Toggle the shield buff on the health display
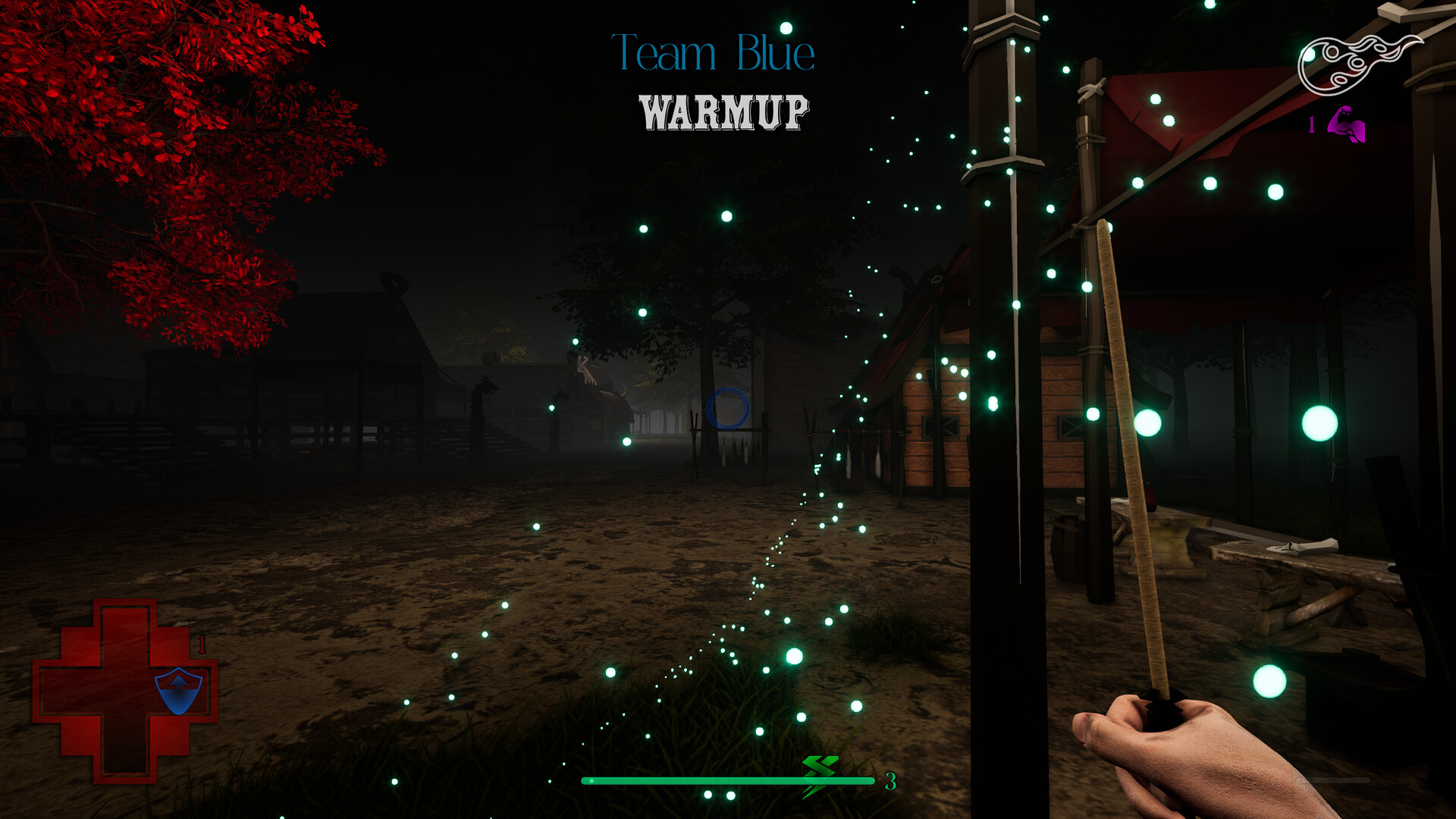The width and height of the screenshot is (1456, 819). (178, 692)
